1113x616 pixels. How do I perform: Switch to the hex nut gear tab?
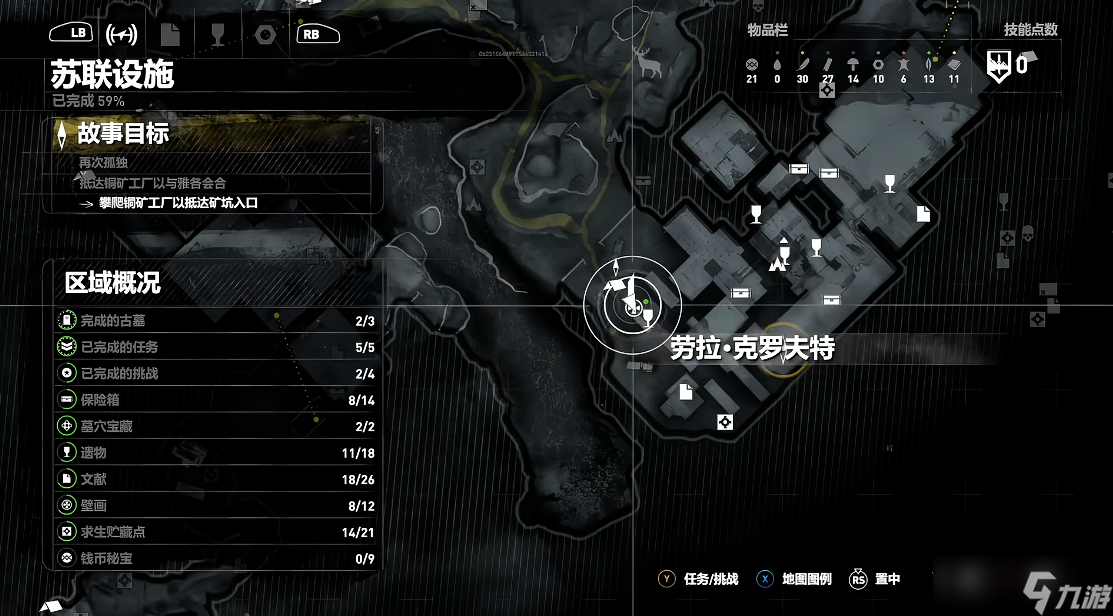[x=264, y=33]
